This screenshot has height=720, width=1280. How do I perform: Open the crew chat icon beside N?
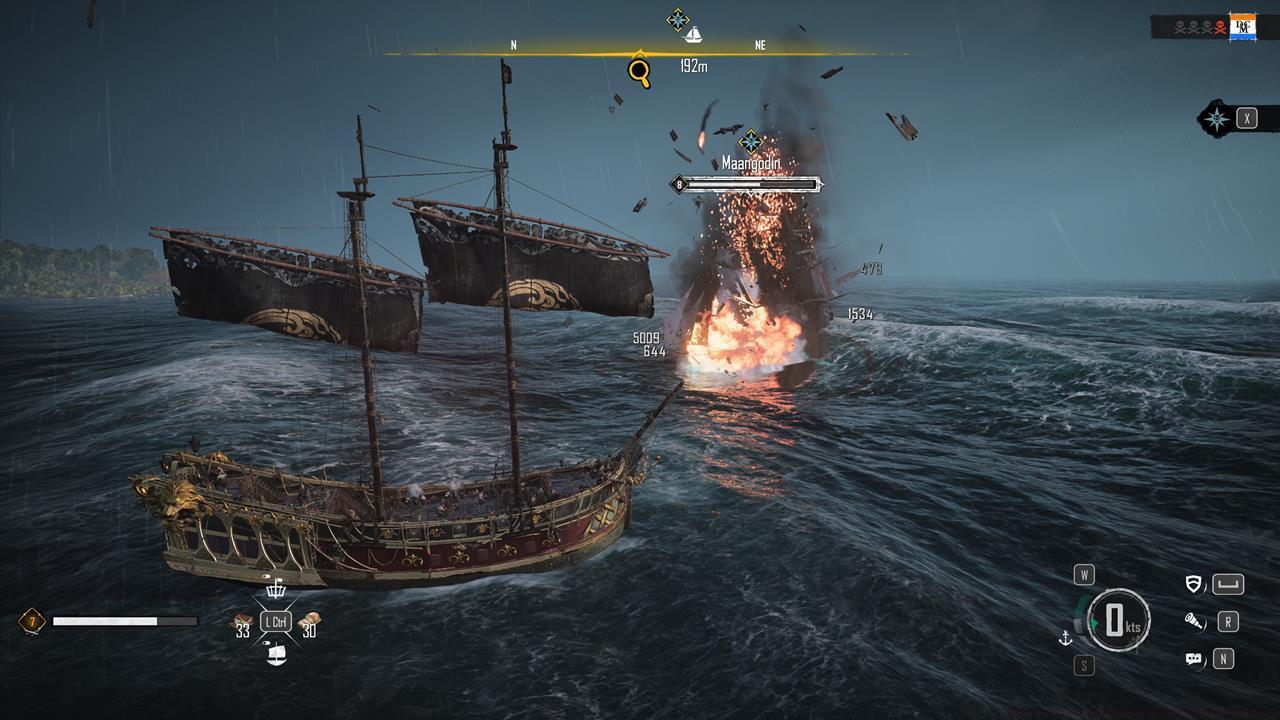[x=1193, y=658]
